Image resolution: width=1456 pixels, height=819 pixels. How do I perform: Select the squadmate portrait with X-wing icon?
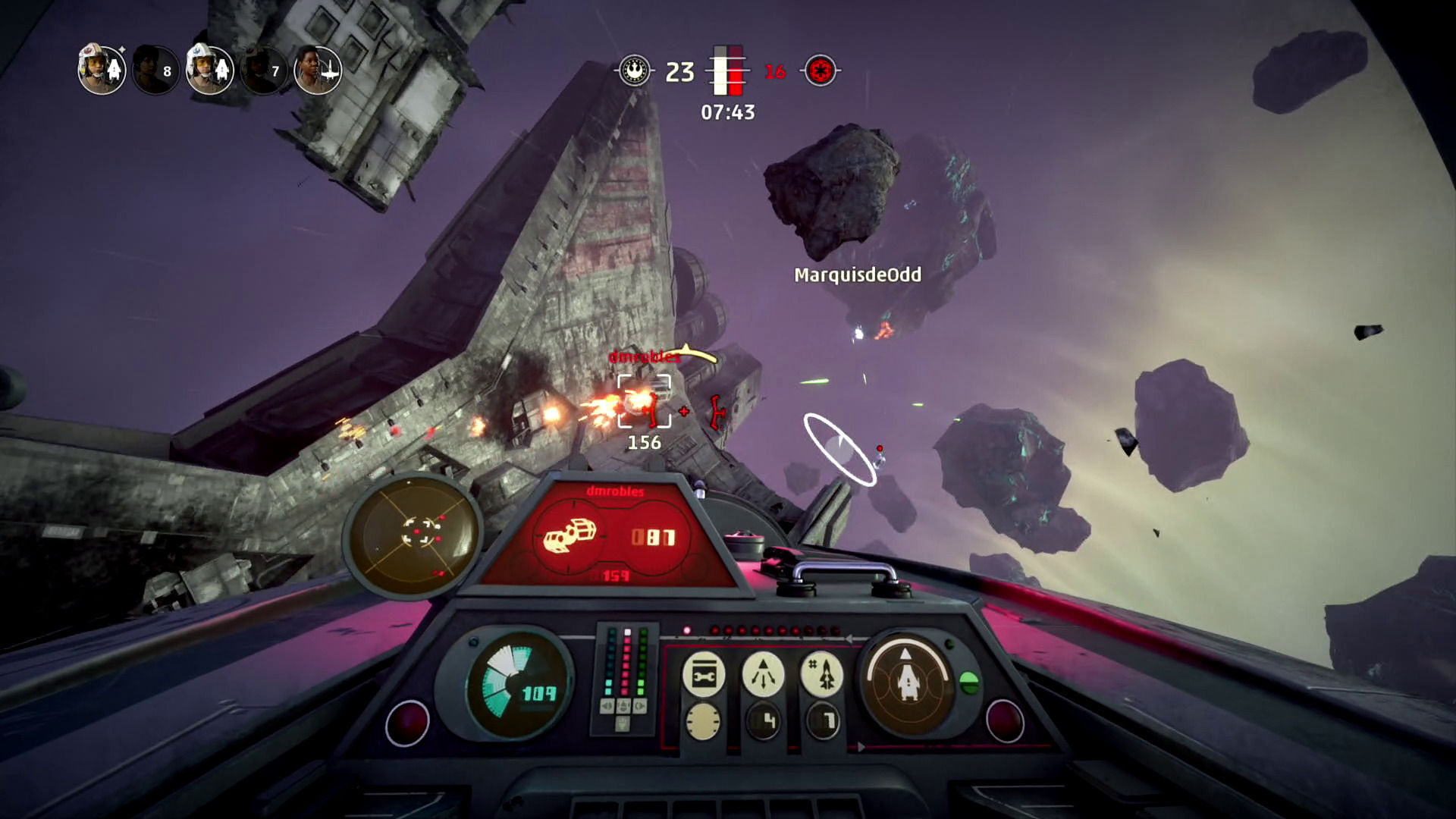coord(318,71)
